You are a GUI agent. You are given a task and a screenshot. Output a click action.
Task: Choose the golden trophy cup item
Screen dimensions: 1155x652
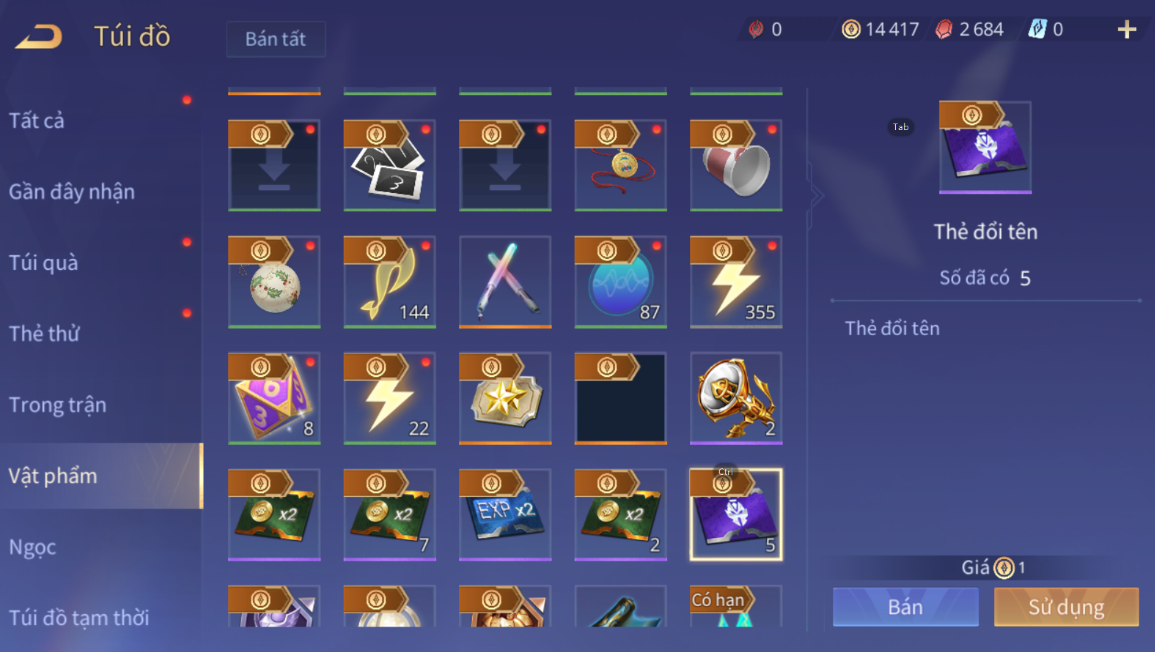point(736,398)
